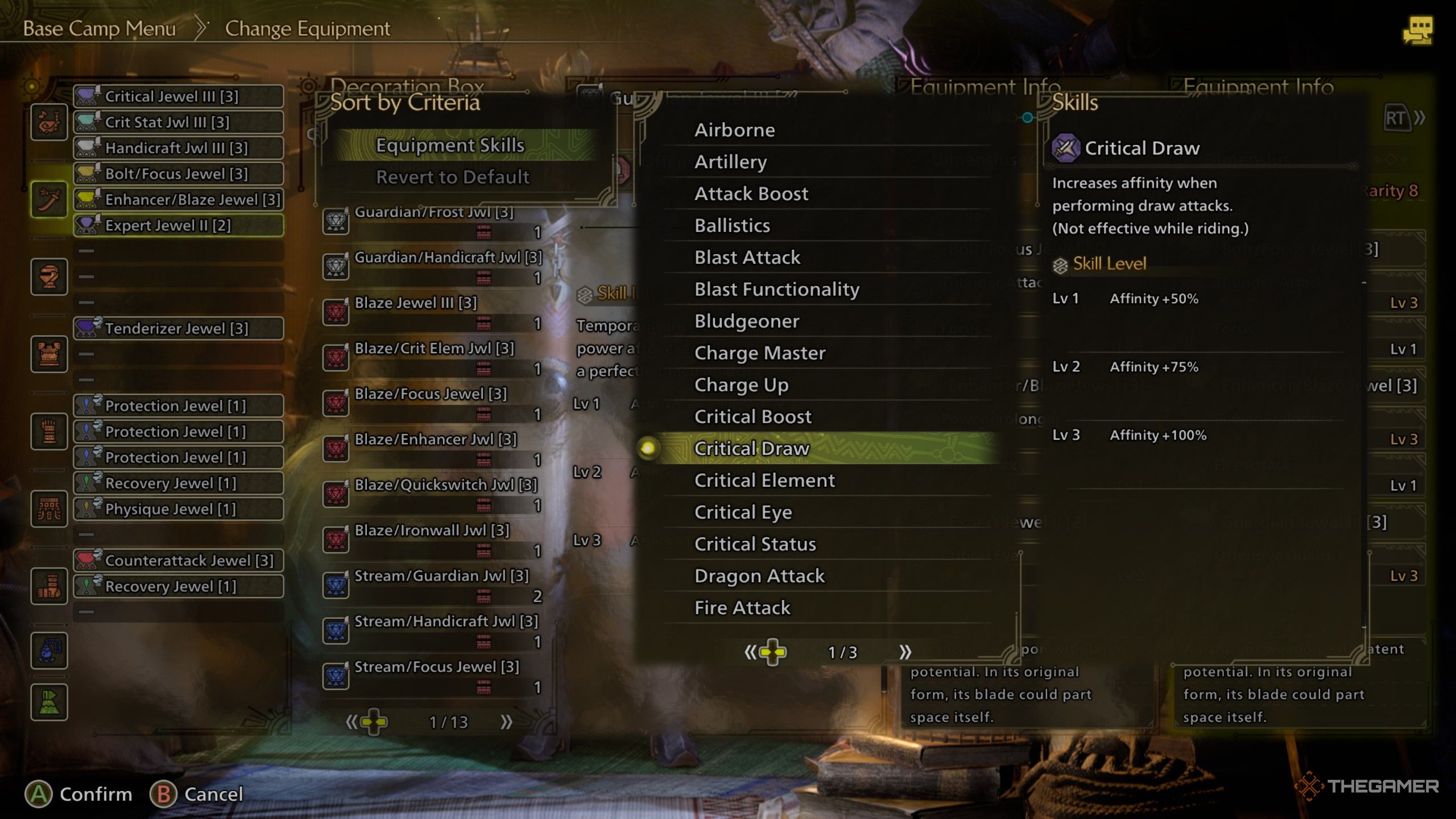
Task: Click the Tenderizer Jewel slot
Action: 178,329
